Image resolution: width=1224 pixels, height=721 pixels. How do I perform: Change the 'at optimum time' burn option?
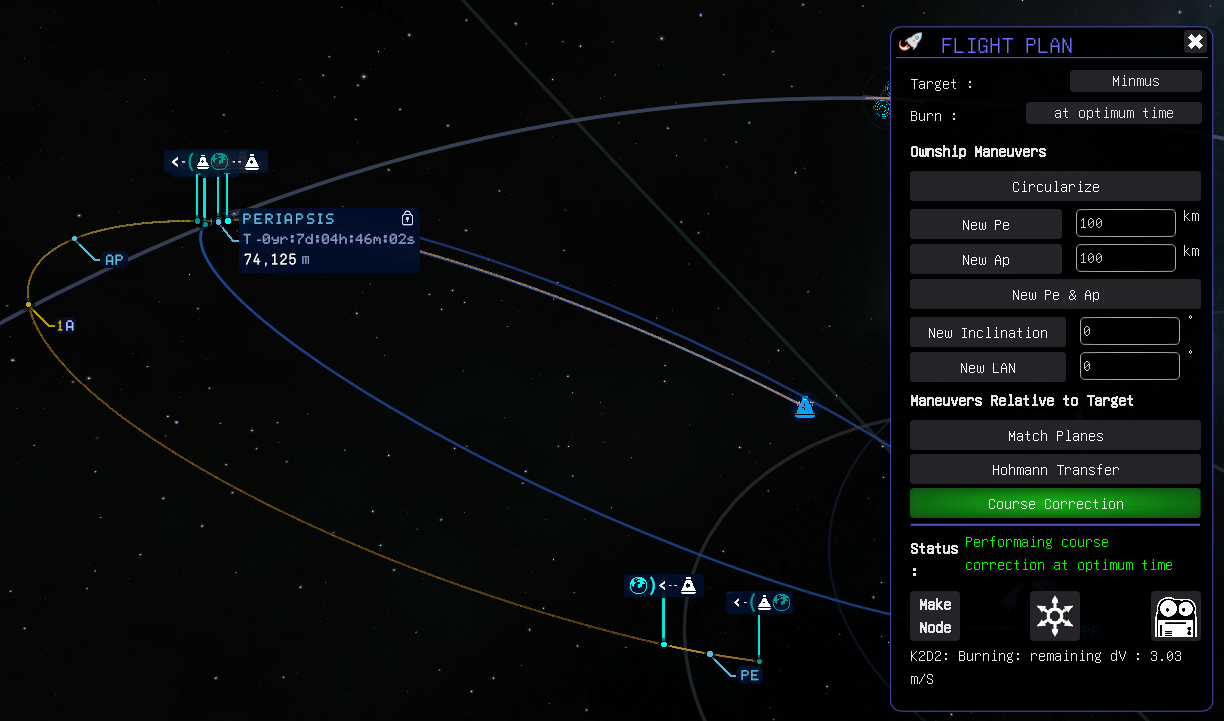click(x=1113, y=113)
